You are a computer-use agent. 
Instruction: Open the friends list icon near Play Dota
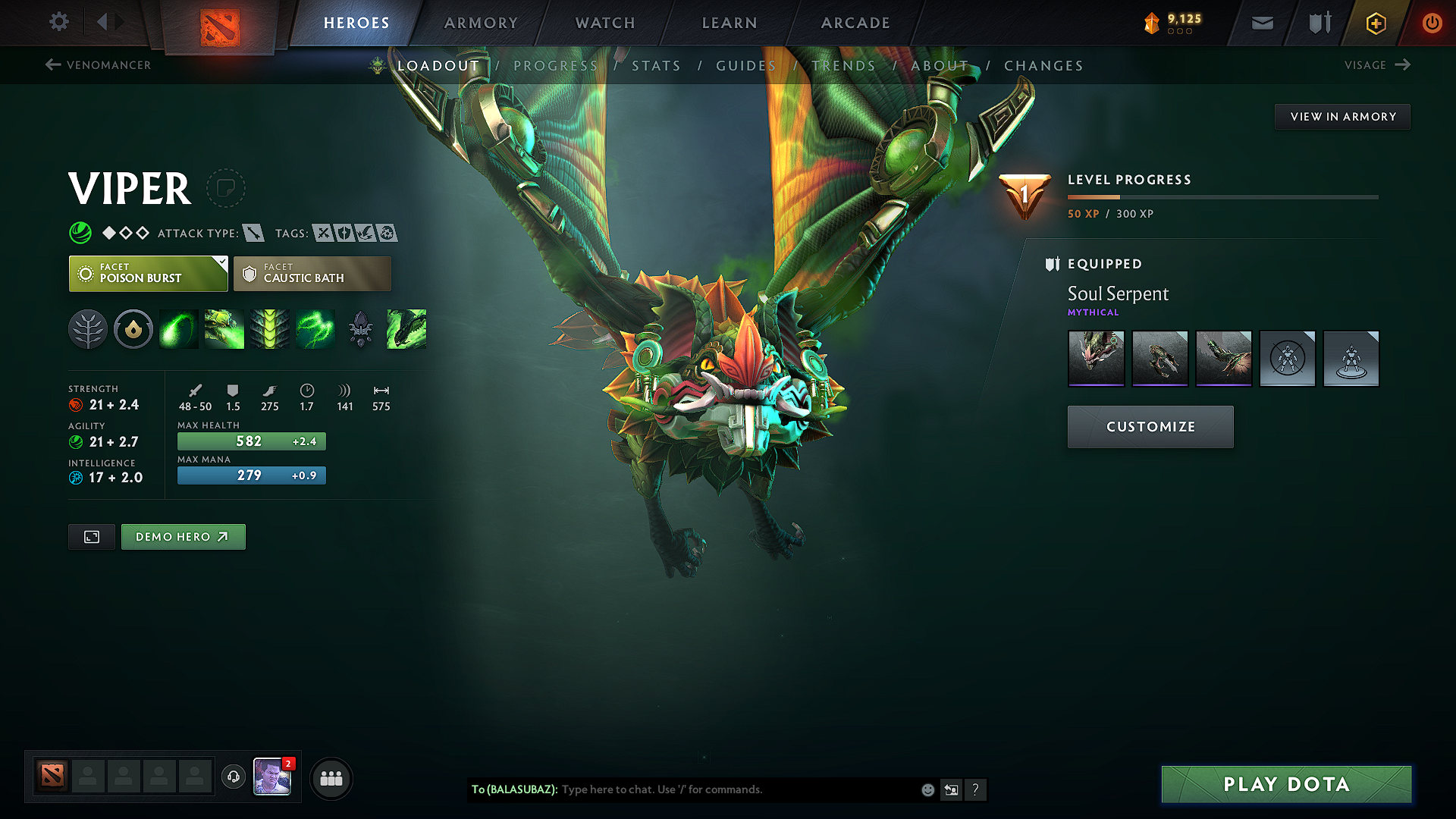click(x=331, y=777)
